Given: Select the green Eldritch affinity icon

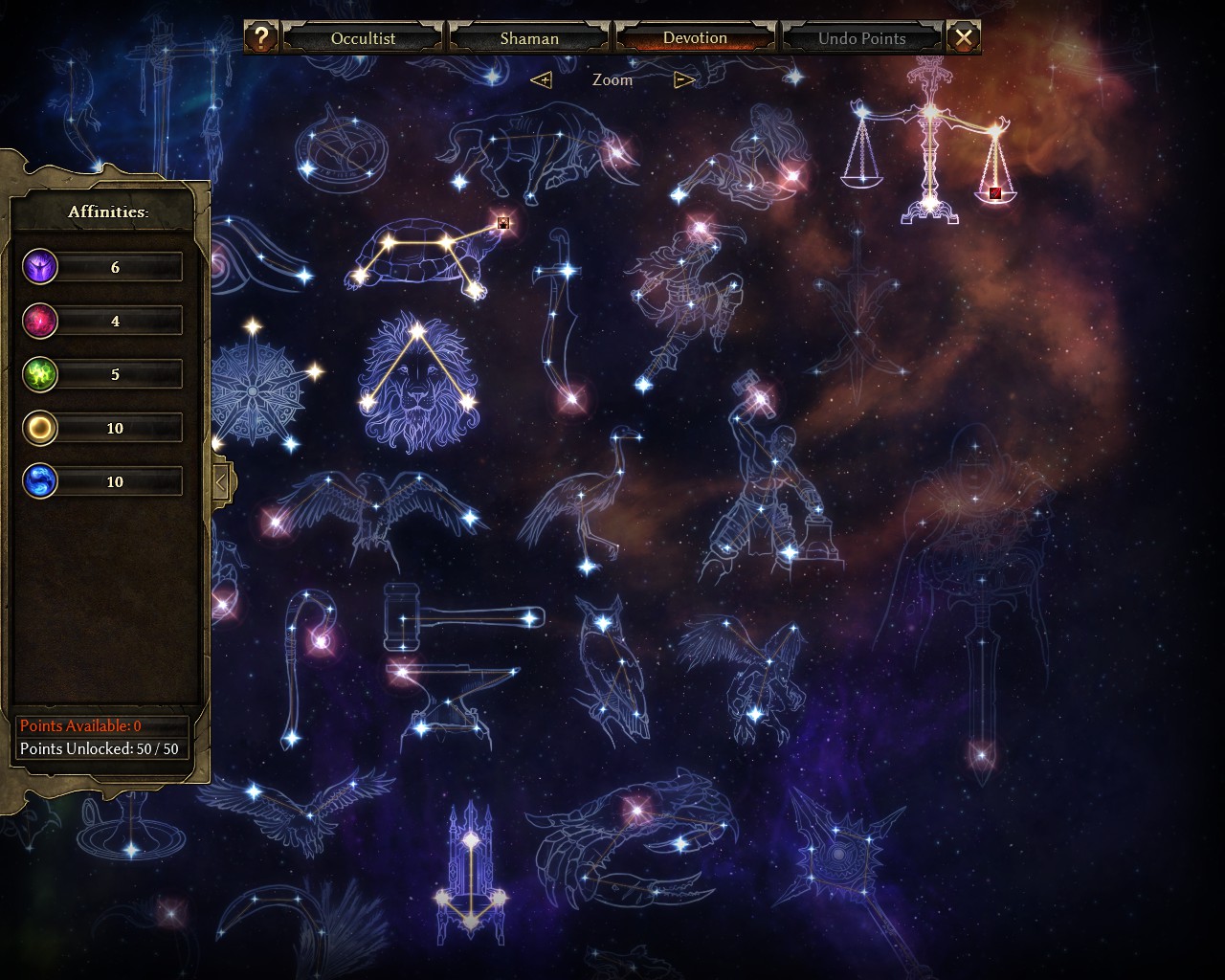Looking at the screenshot, I should 40,374.
